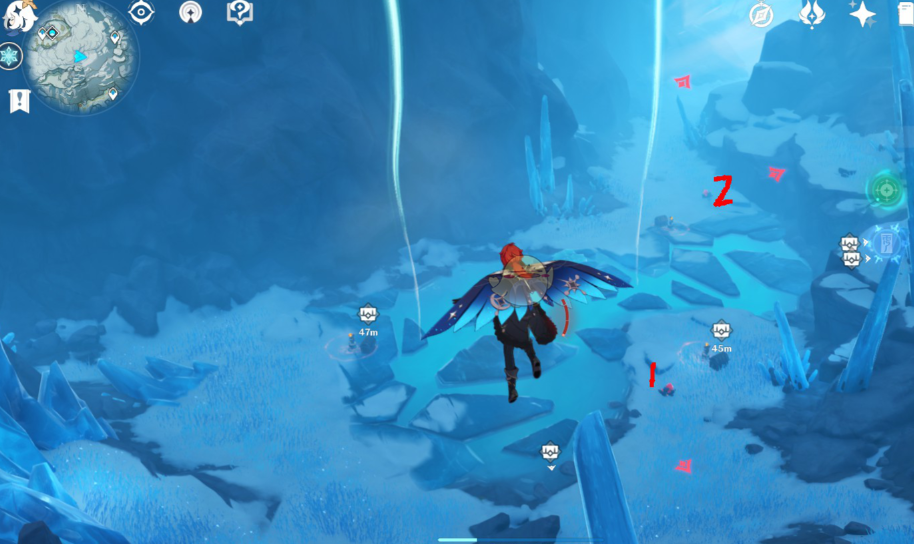Open the circular minimap
The image size is (914, 544).
(x=80, y=56)
